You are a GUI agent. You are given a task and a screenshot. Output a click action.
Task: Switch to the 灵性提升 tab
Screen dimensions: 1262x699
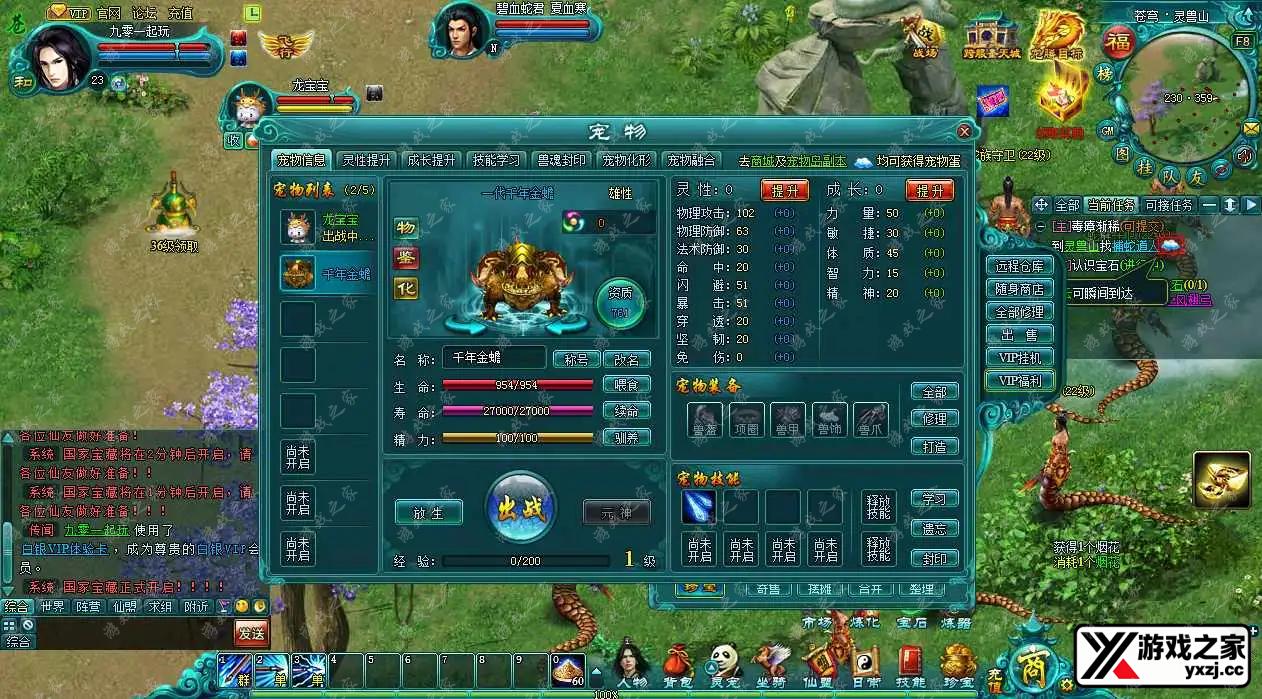(366, 160)
